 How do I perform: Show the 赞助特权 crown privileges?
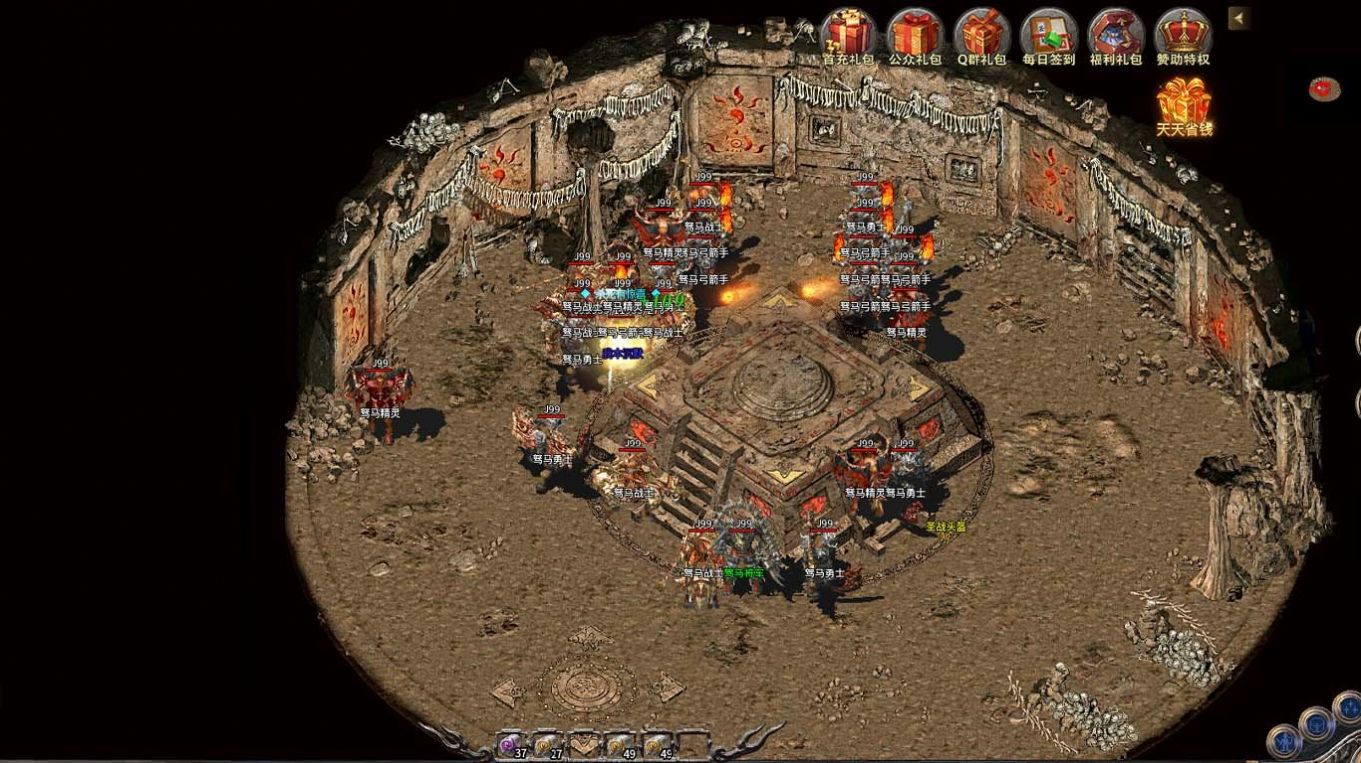(x=1183, y=34)
